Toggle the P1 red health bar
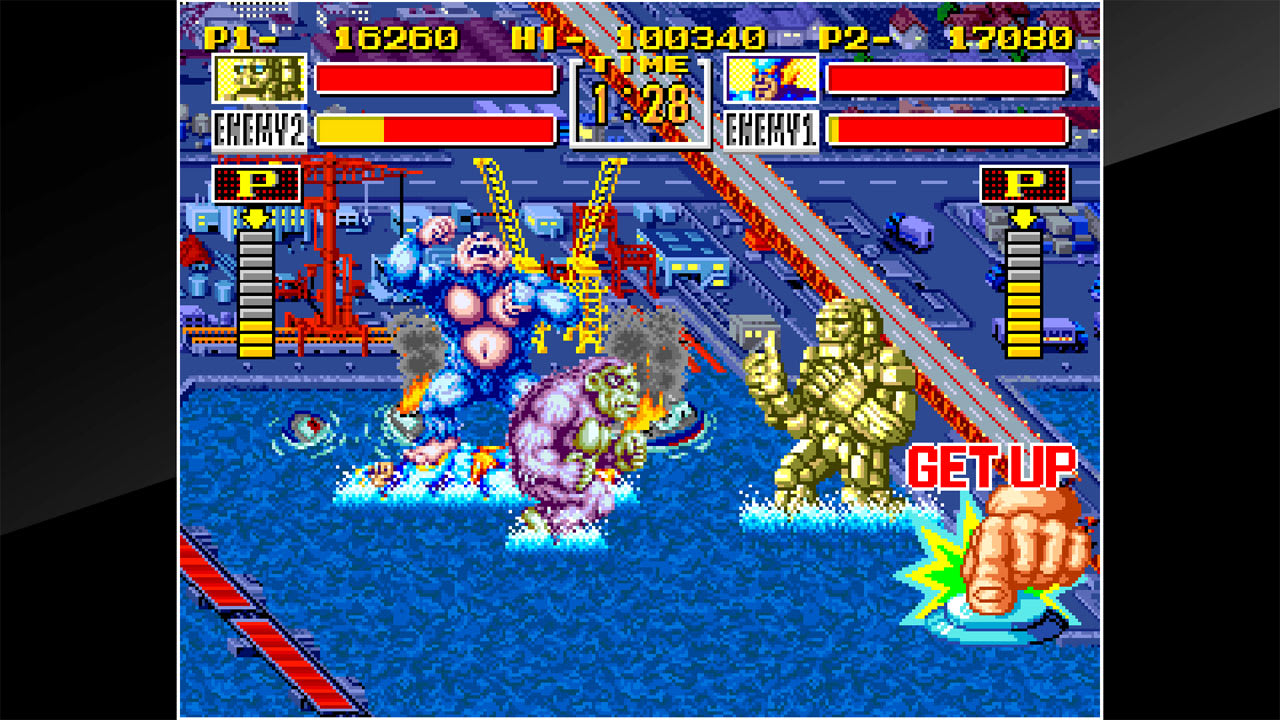This screenshot has width=1280, height=720. tap(437, 77)
